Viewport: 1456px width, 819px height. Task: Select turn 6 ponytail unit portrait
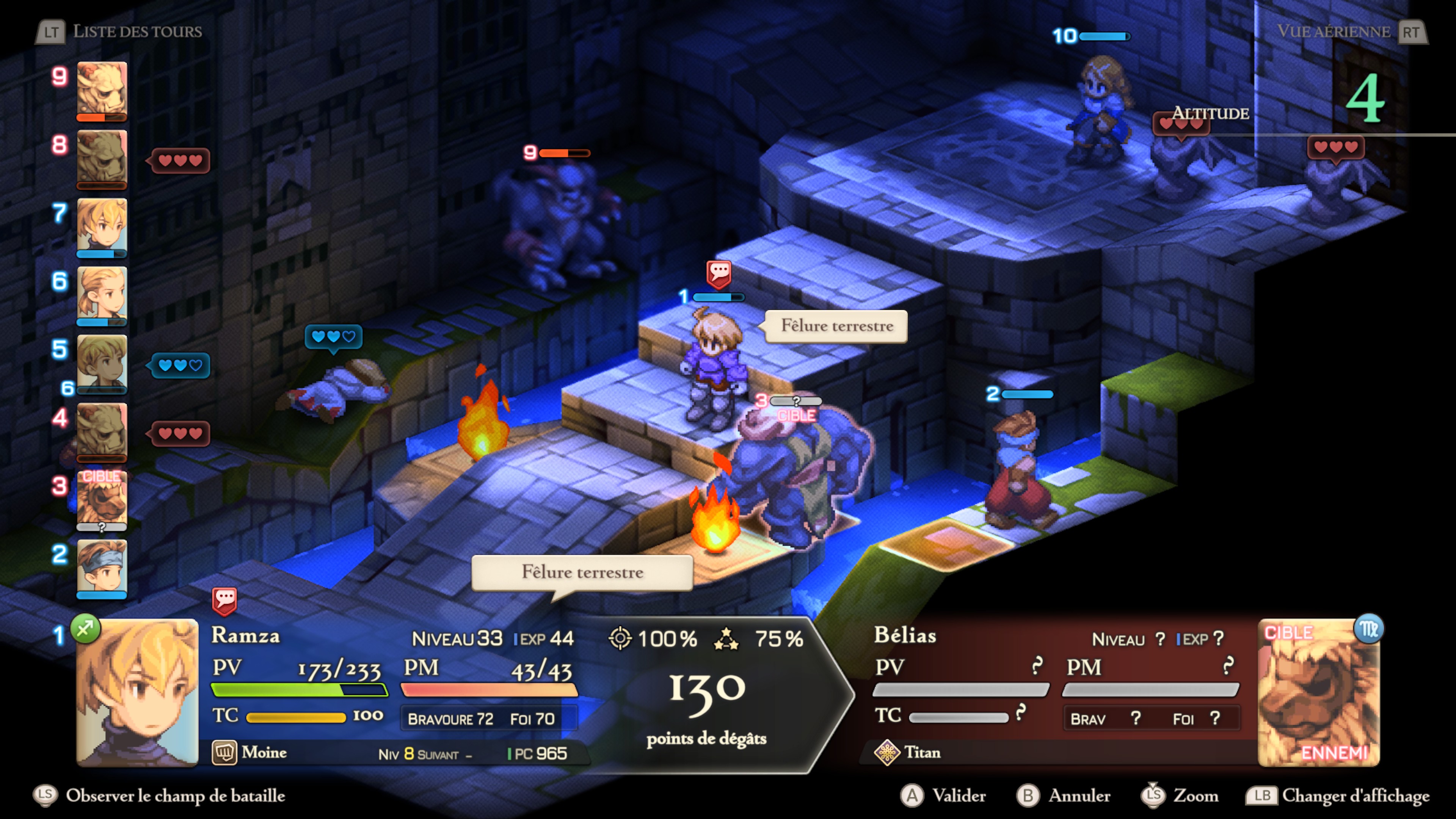[102, 294]
